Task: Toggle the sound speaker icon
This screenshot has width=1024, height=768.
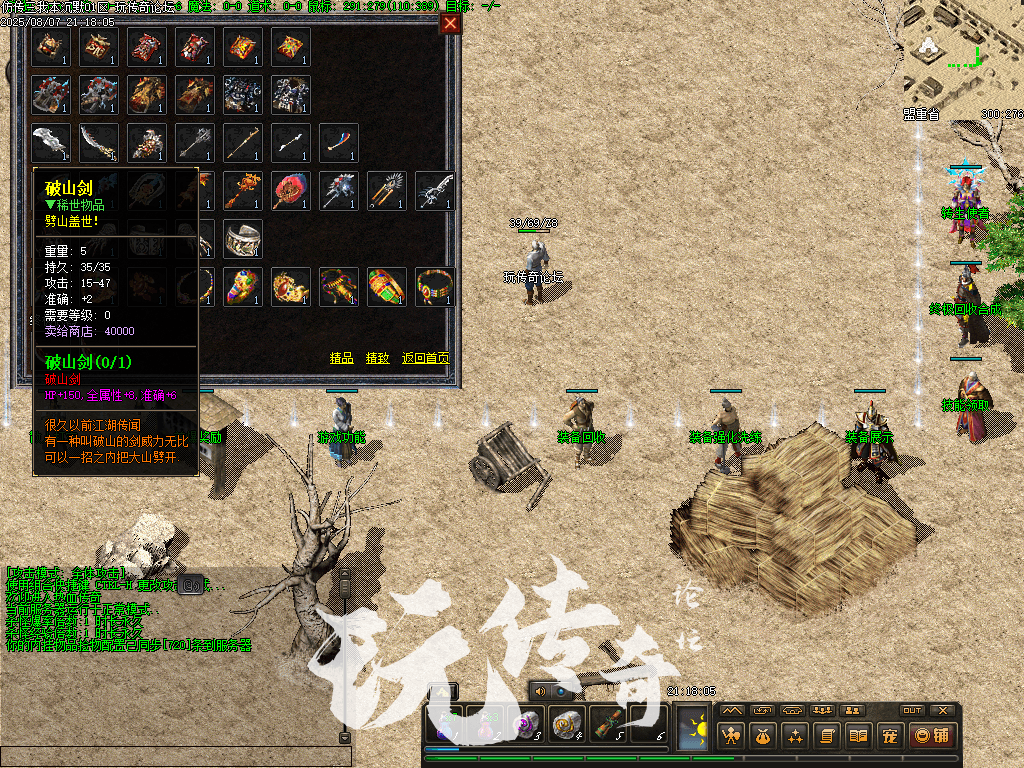Action: (541, 691)
